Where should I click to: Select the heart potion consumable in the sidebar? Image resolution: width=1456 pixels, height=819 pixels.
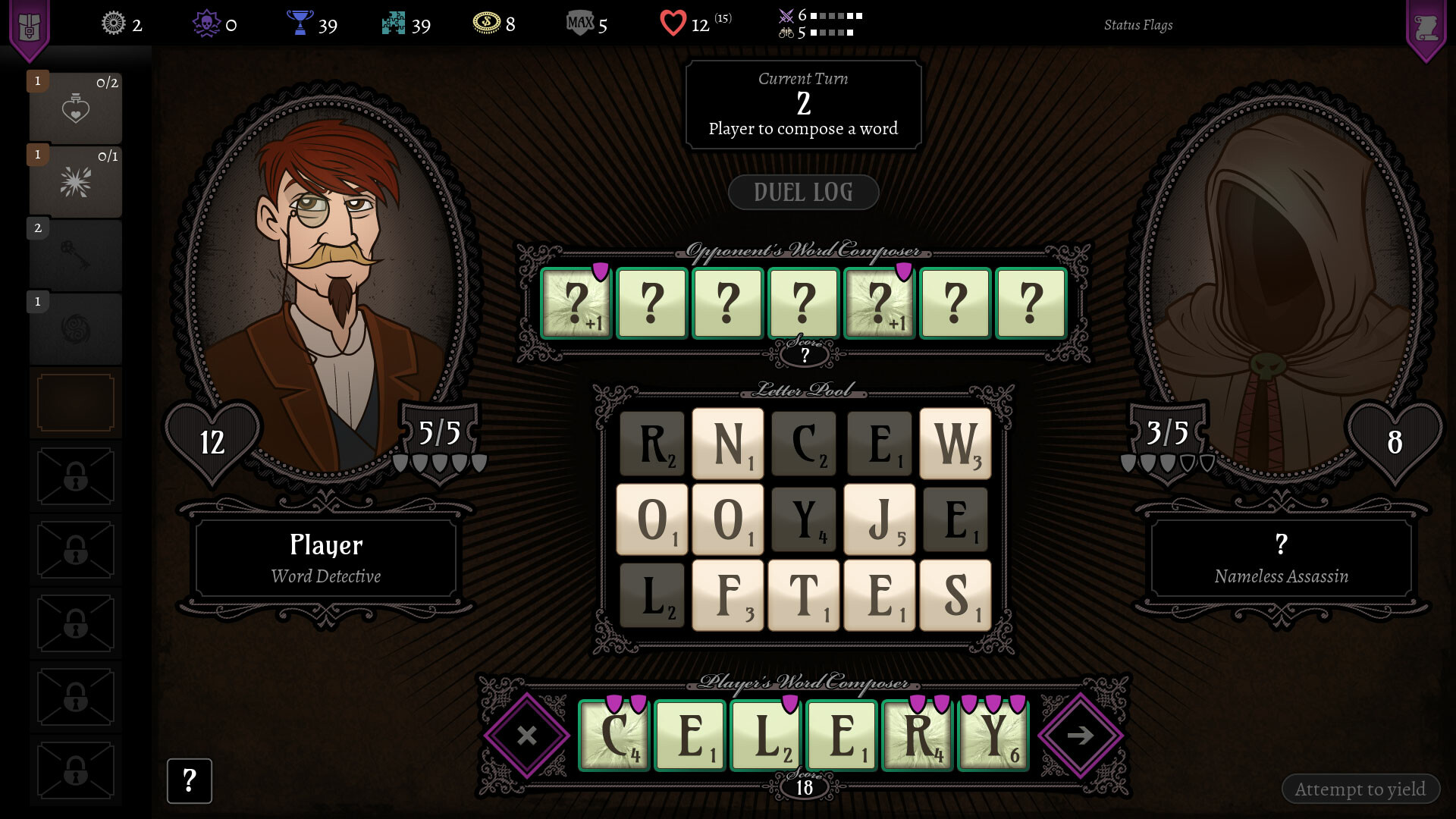[75, 106]
